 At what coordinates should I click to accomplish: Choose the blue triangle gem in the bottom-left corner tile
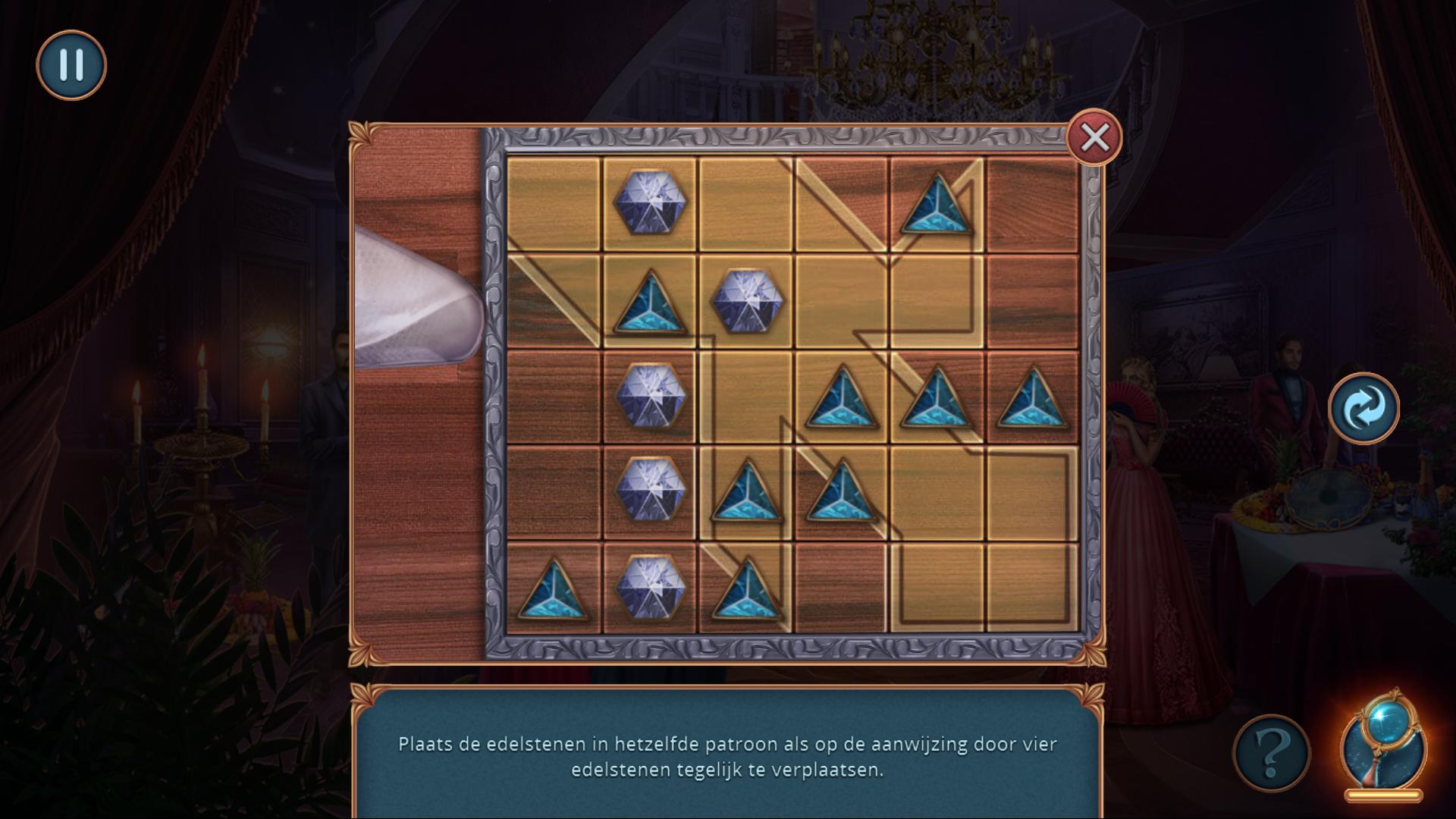click(x=554, y=591)
